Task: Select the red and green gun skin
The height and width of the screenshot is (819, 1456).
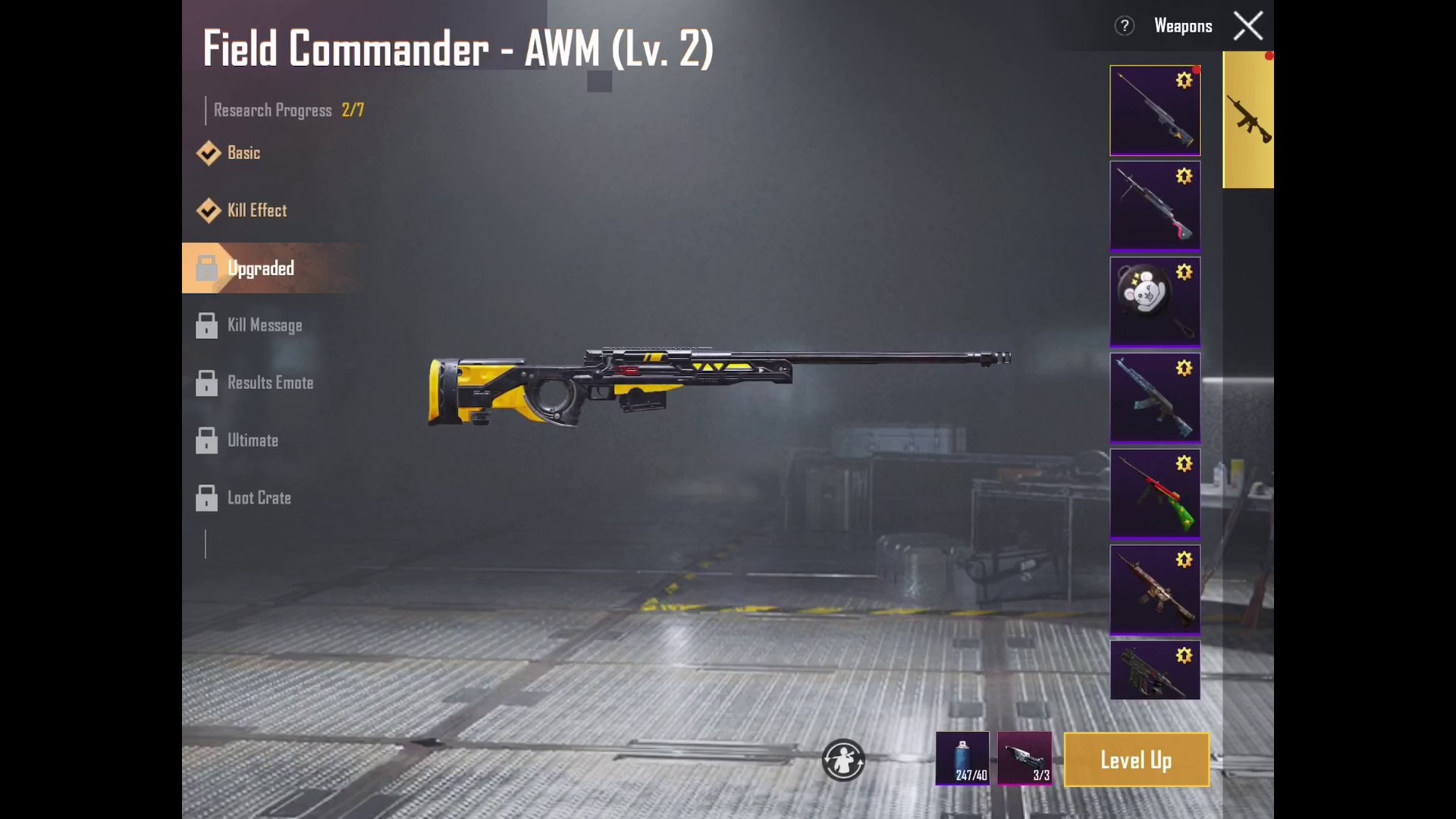Action: (x=1155, y=494)
